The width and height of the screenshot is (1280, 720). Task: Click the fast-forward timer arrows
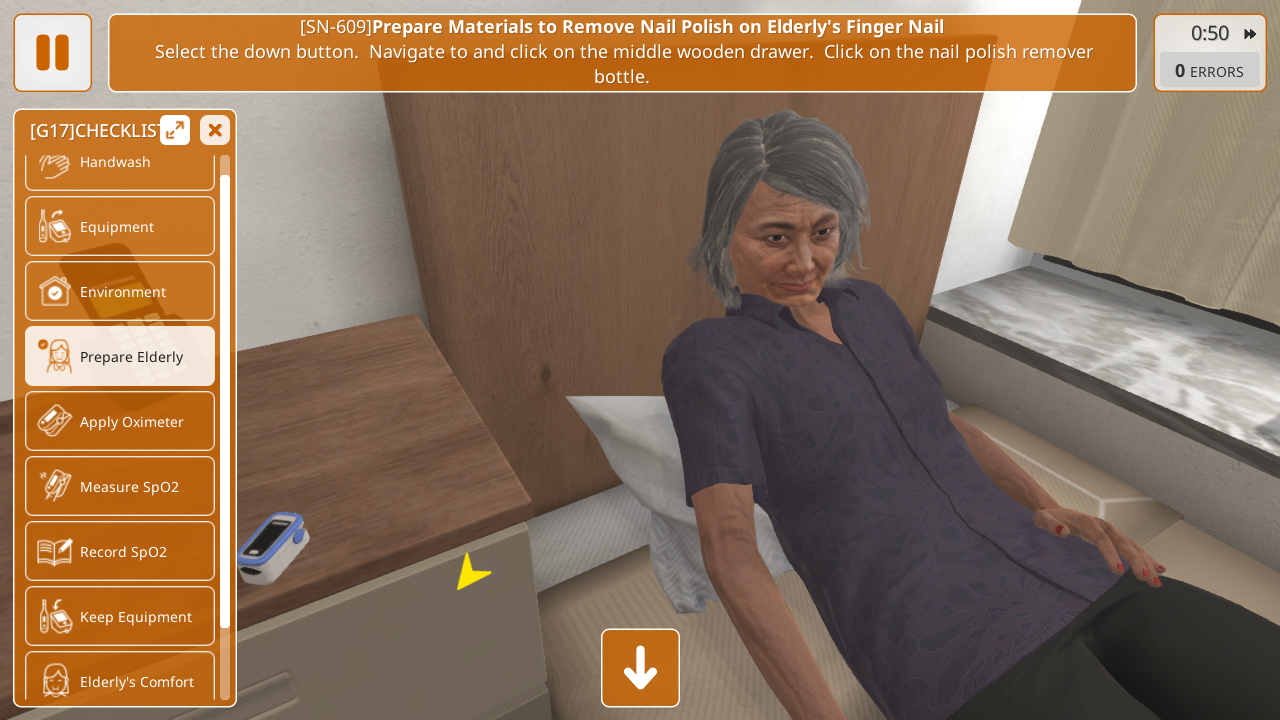pyautogui.click(x=1250, y=34)
